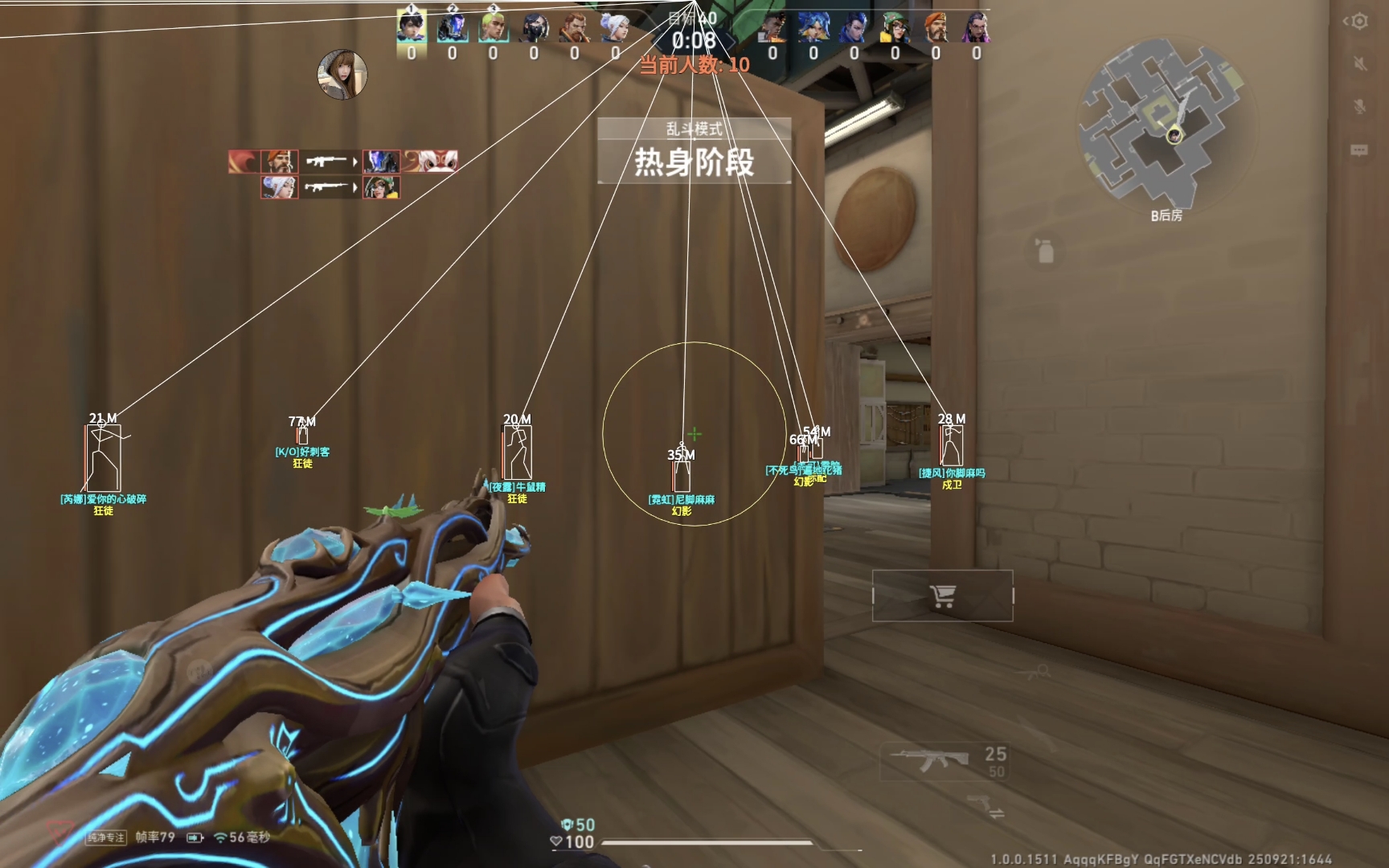This screenshot has width=1389, height=868.
Task: Open the settings gear menu
Action: click(1358, 22)
